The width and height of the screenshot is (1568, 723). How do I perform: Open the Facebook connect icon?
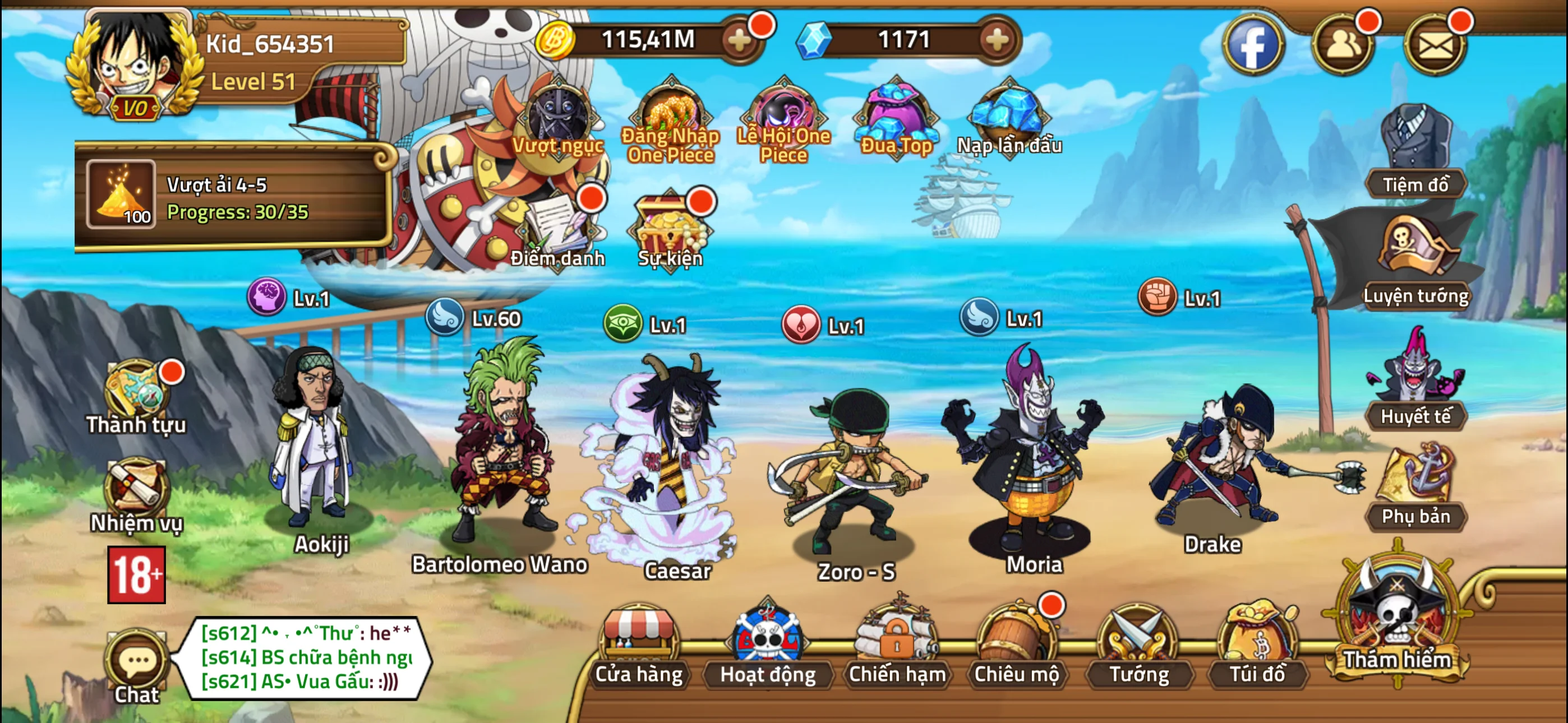(x=1254, y=44)
